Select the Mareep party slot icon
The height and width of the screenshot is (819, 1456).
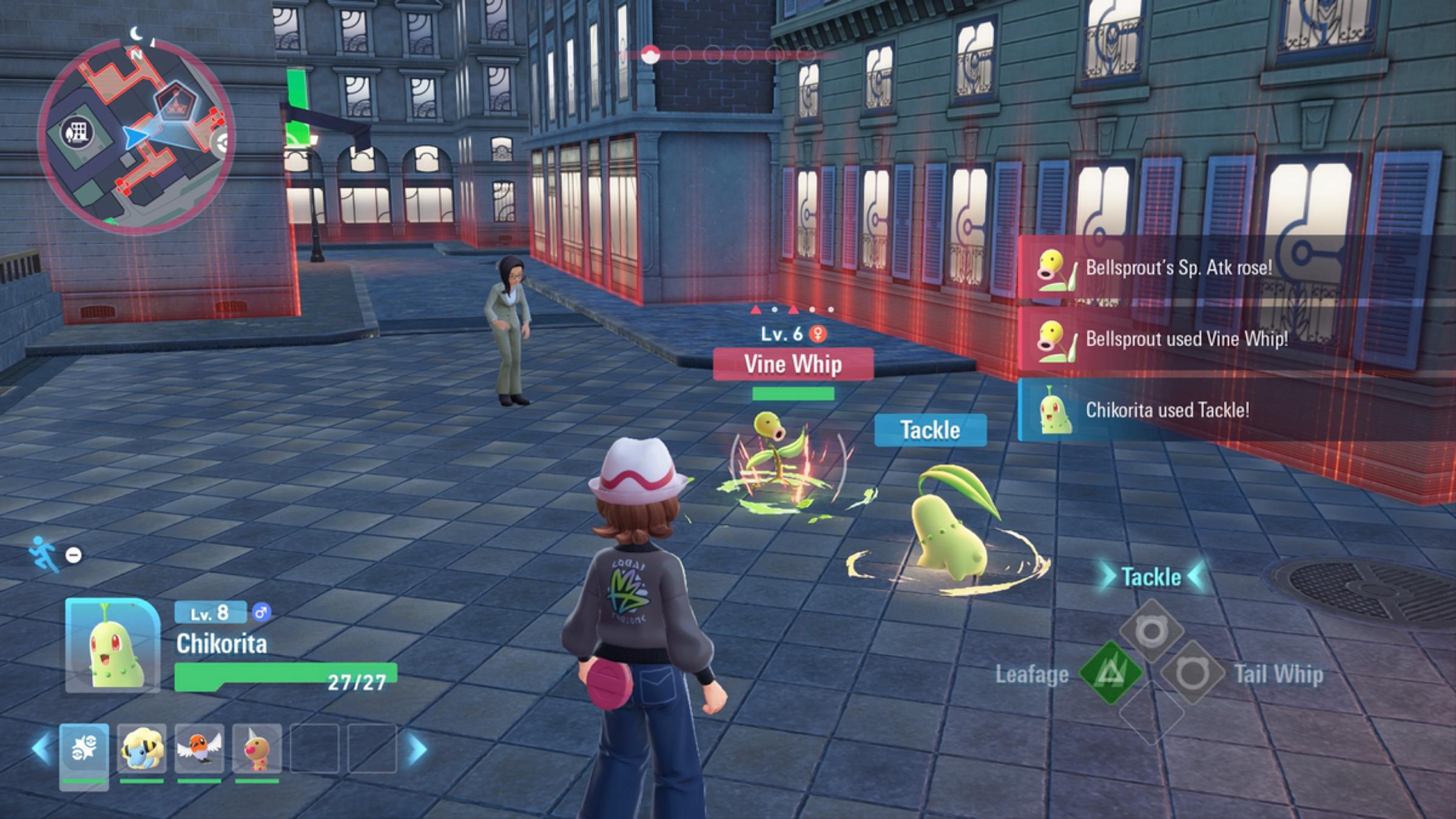[x=141, y=749]
